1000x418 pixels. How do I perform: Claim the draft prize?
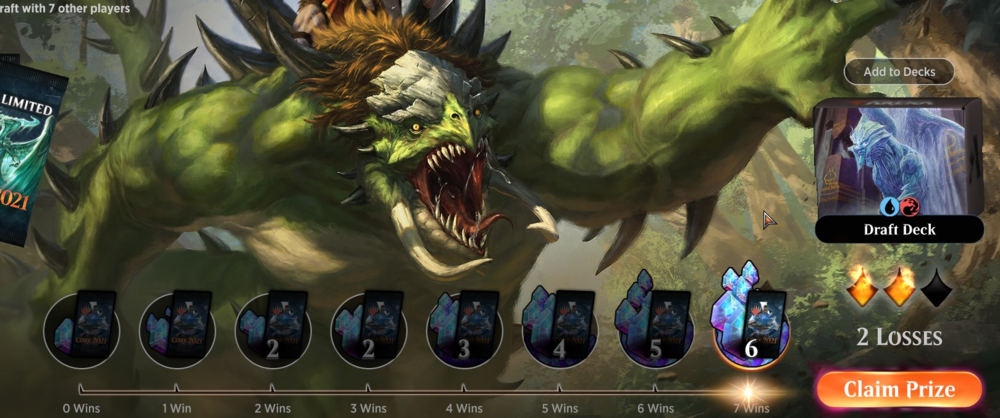898,389
